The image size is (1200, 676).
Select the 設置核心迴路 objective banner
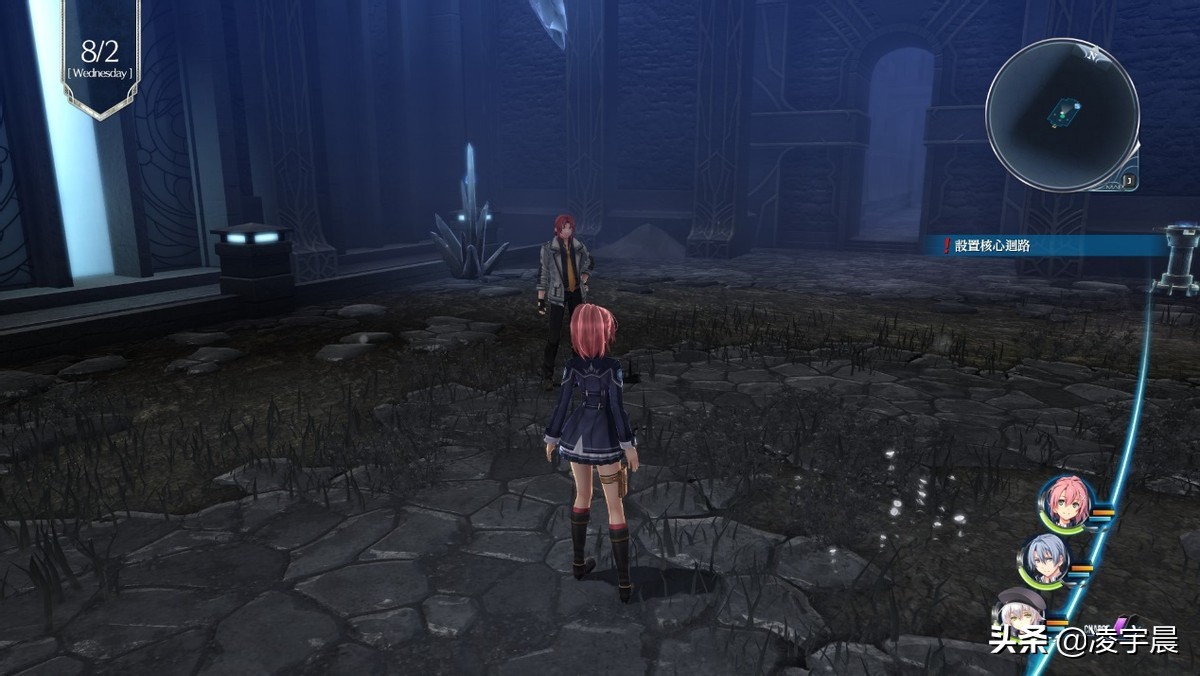(1040, 244)
